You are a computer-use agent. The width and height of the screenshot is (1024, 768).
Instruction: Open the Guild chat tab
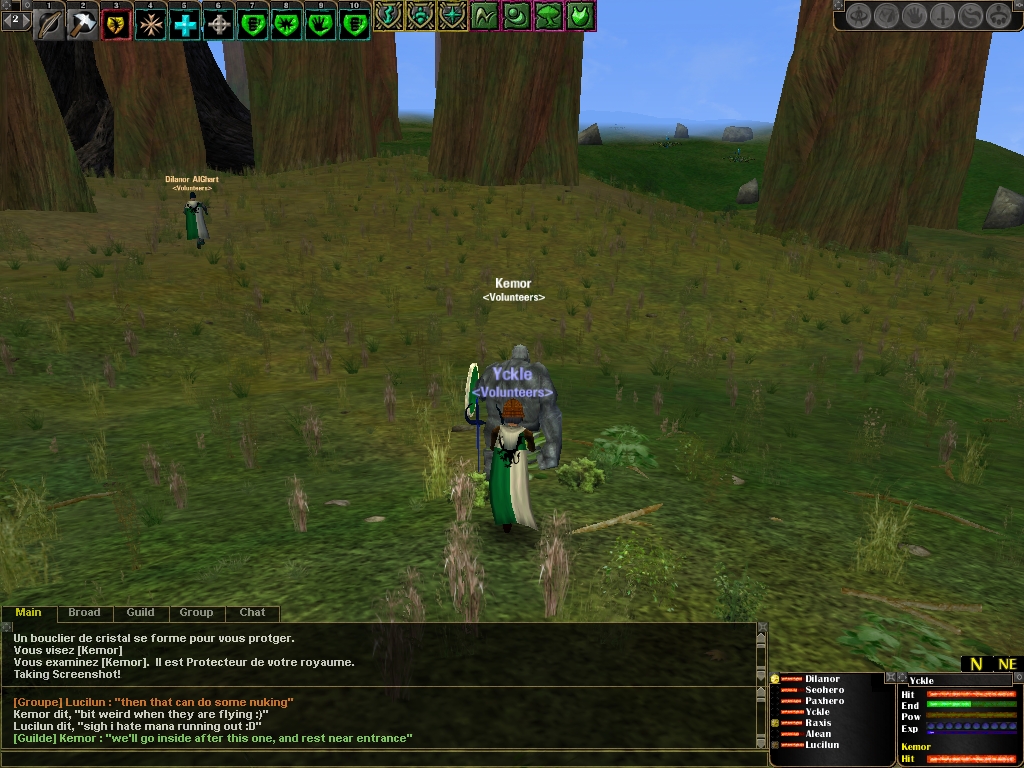click(x=140, y=612)
